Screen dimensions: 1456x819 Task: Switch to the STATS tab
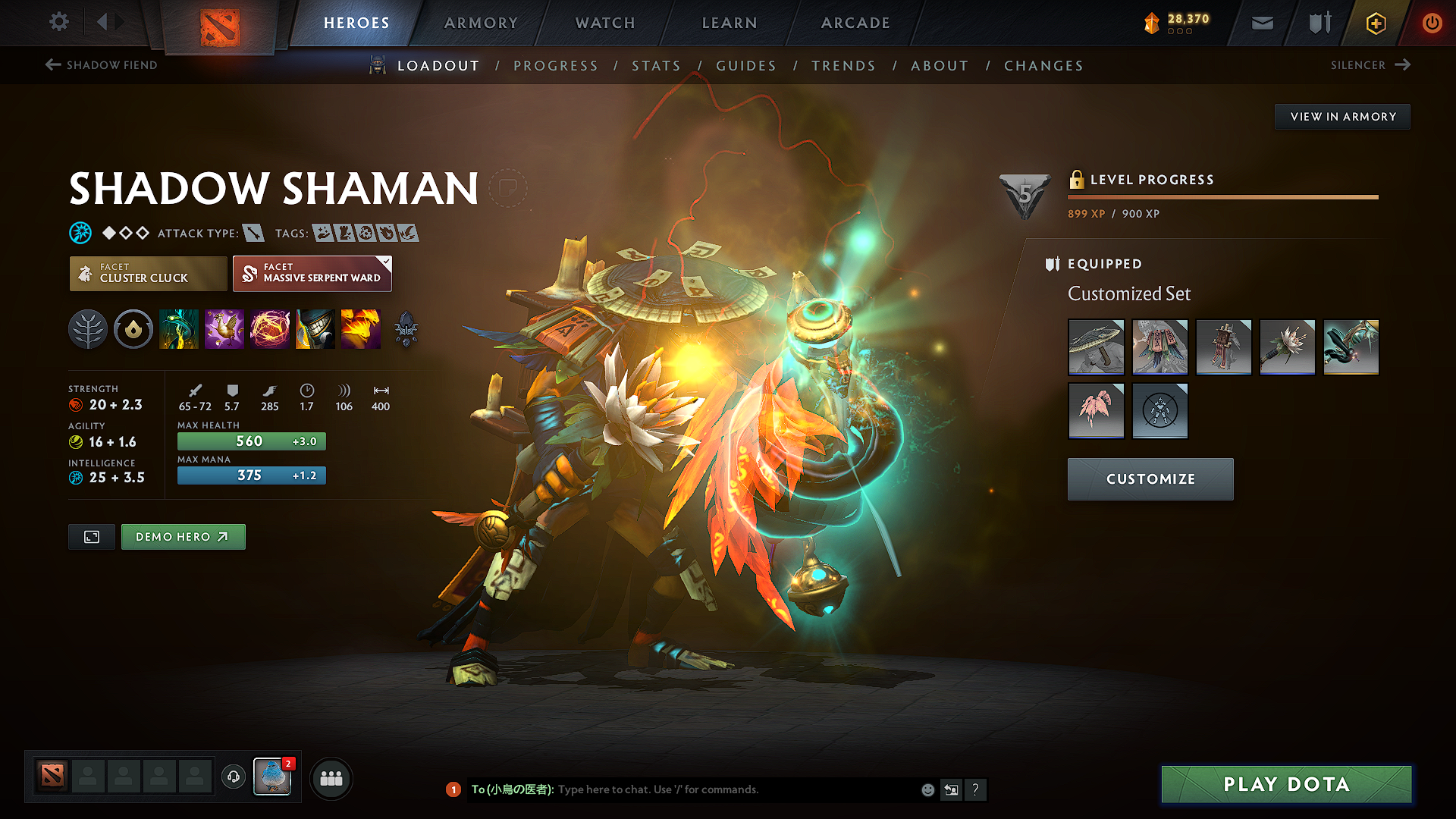point(657,66)
